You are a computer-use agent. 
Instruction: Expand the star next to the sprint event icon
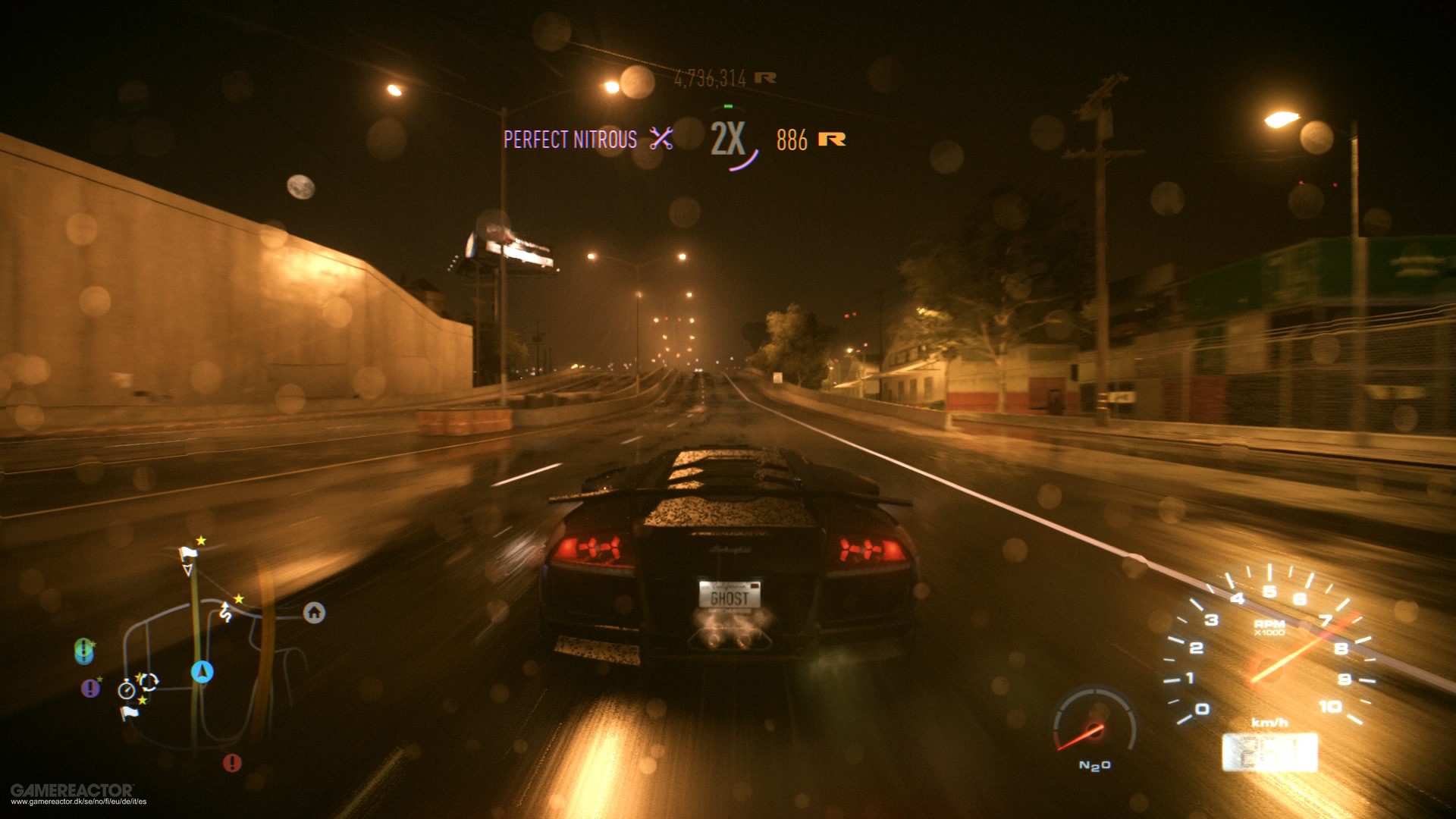pyautogui.click(x=238, y=599)
